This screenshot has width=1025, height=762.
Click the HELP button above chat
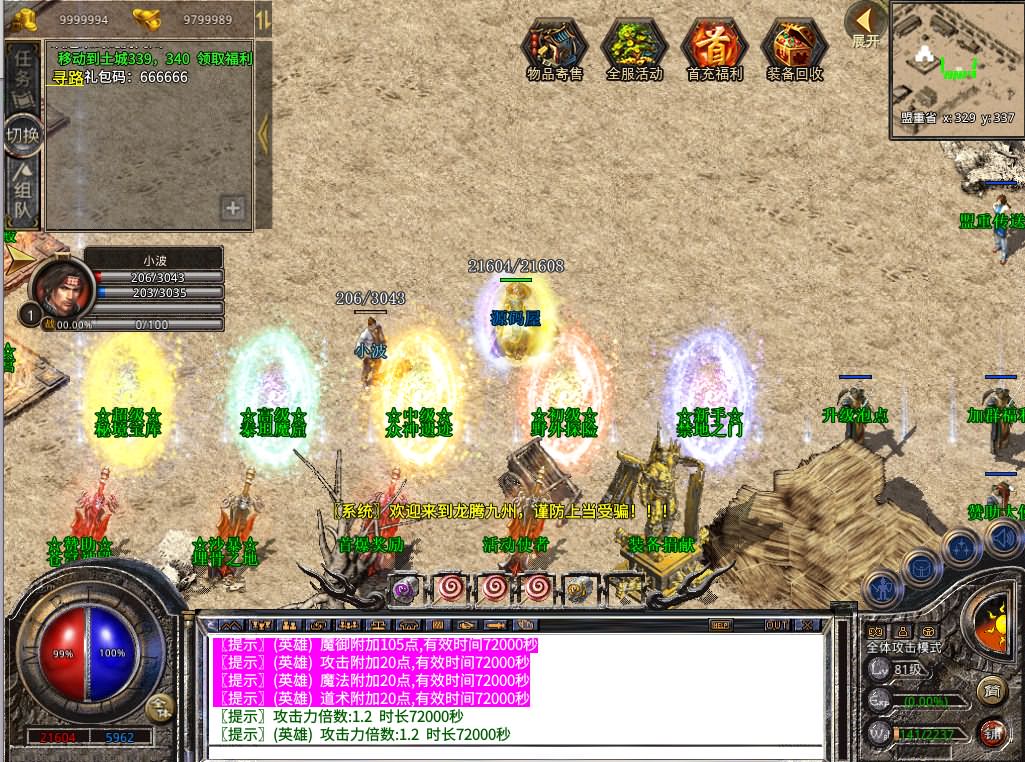pyautogui.click(x=720, y=625)
